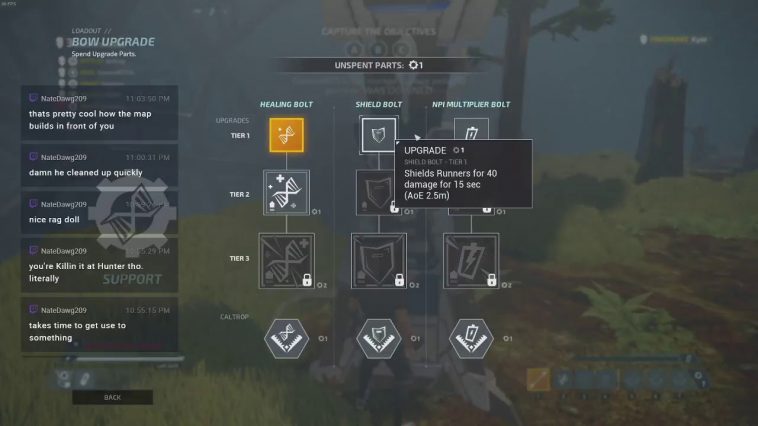Pick the NPI Multiplier Bolt Tier 3 upgrade

click(x=471, y=261)
